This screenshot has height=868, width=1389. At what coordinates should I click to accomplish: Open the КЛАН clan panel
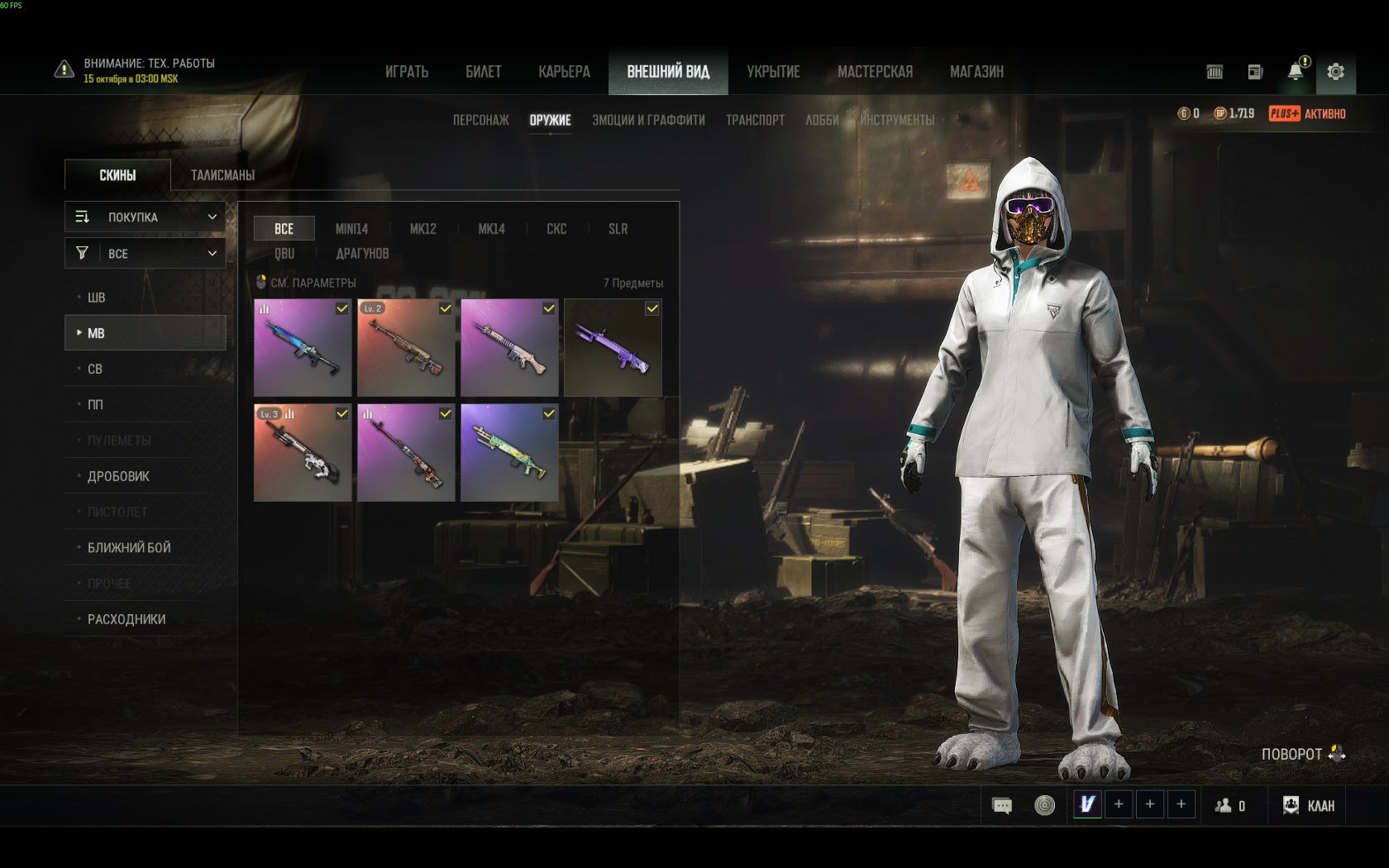coord(1309,805)
